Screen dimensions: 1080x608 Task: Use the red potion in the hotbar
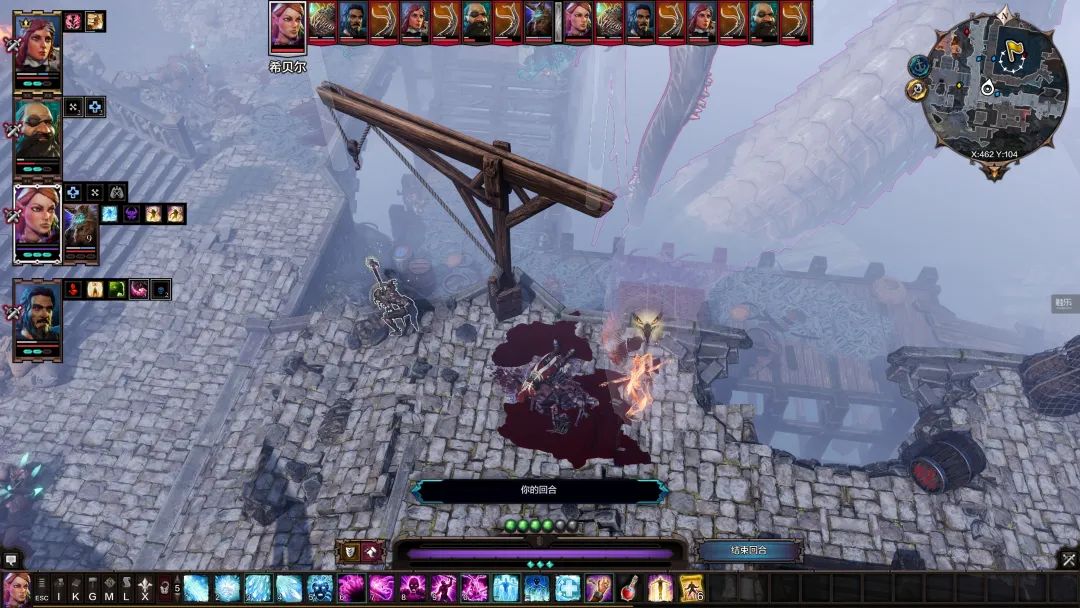(x=628, y=588)
